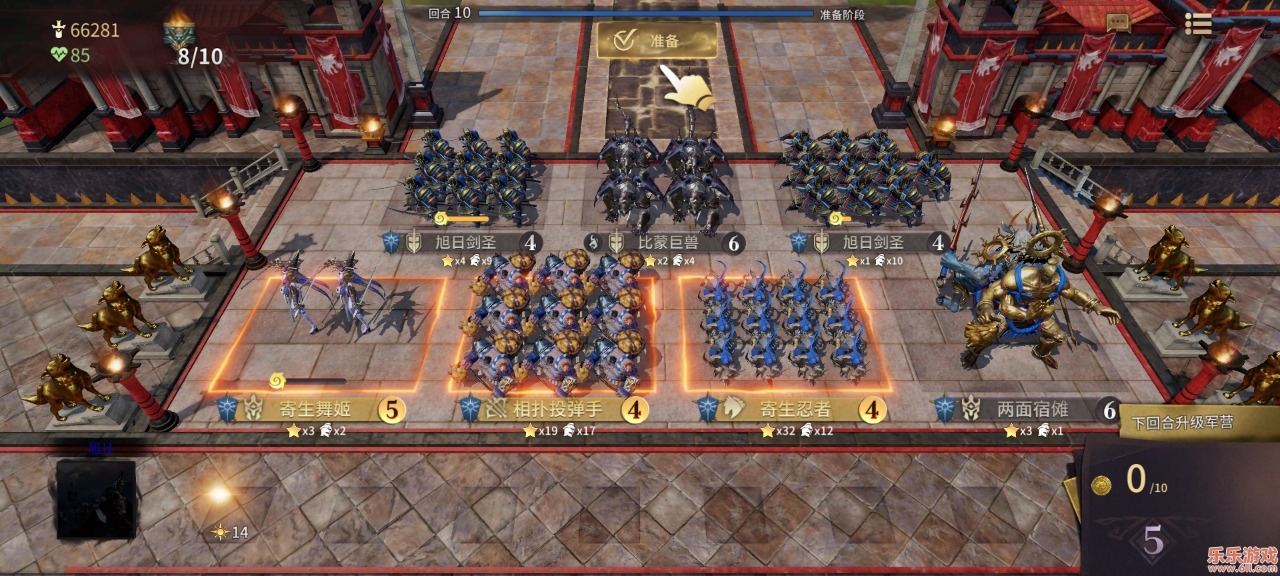Image resolution: width=1280 pixels, height=576 pixels.
Task: Open the list menu icon
Action: click(1197, 24)
